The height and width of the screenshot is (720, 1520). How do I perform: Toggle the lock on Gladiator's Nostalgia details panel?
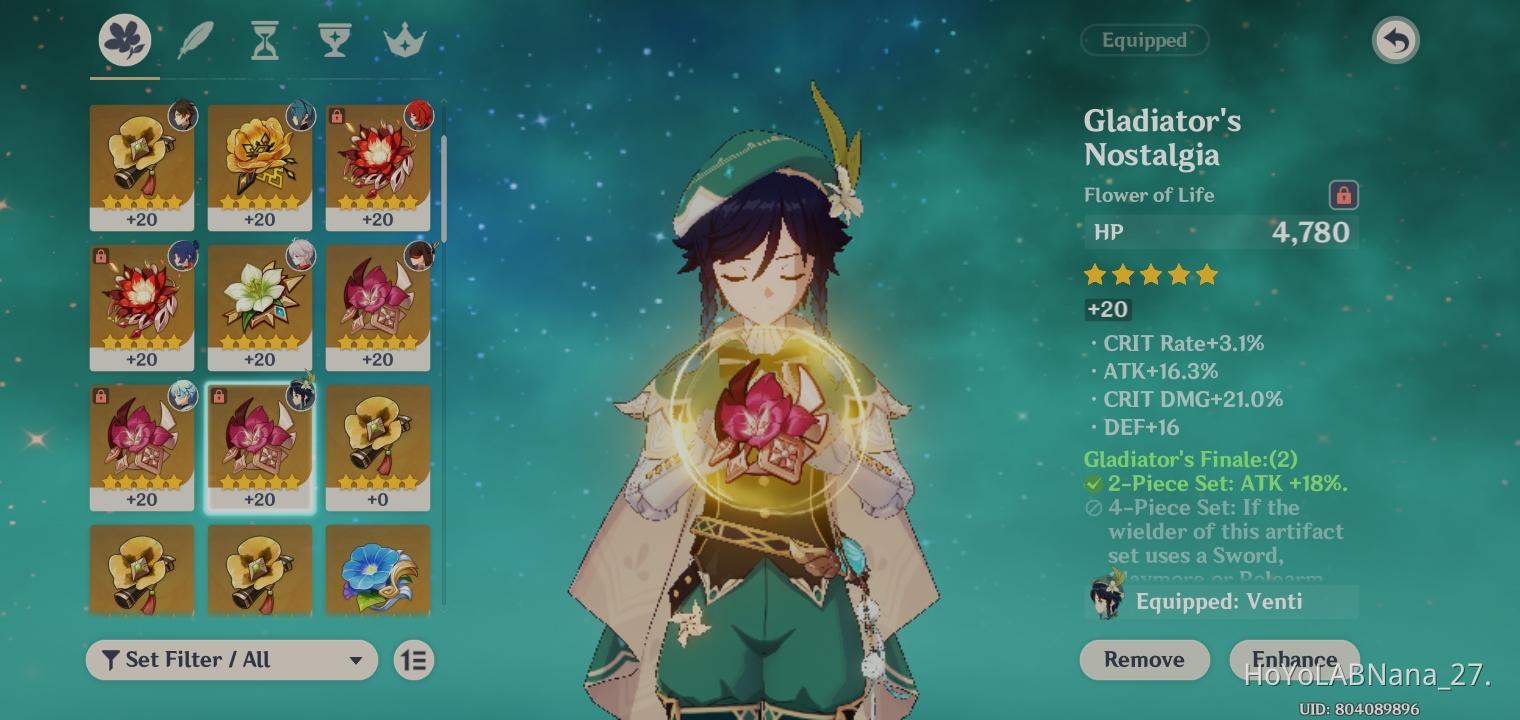point(1344,195)
